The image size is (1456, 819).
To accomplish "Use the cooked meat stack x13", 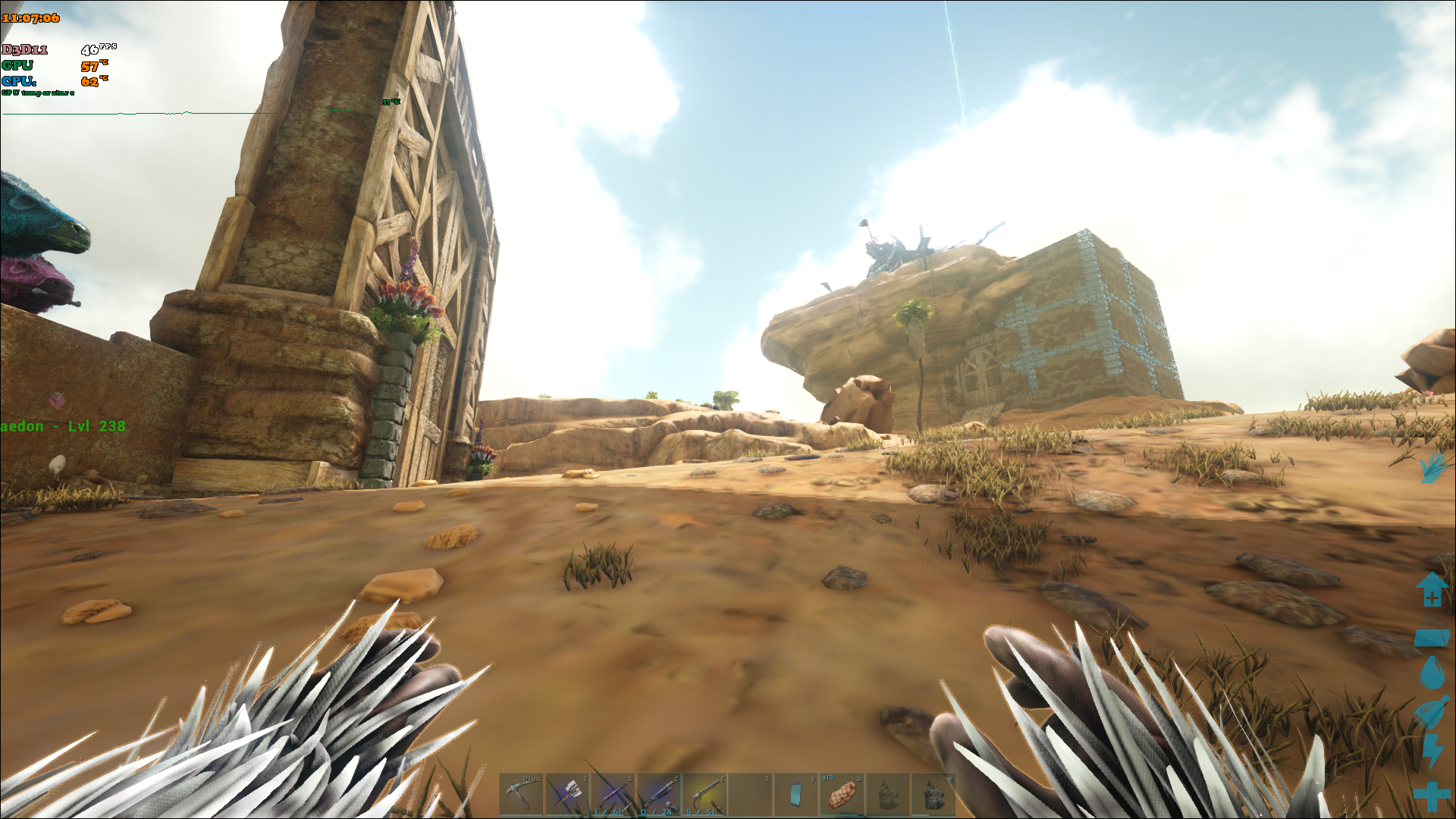I will click(842, 794).
